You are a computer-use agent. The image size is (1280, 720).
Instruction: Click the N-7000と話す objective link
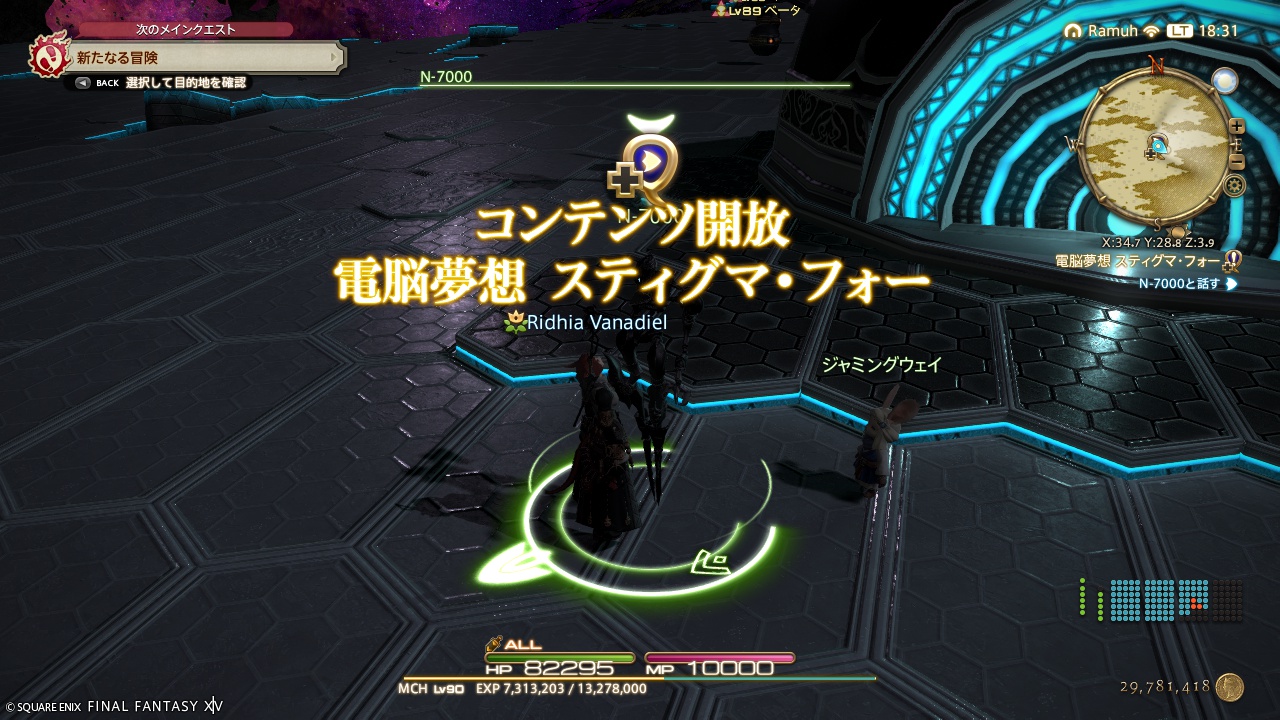click(x=1180, y=285)
